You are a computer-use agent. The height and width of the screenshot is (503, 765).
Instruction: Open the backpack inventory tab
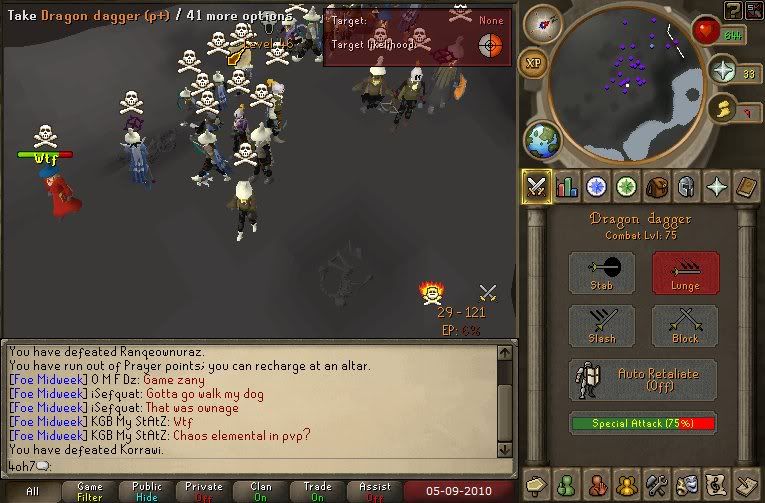point(657,186)
